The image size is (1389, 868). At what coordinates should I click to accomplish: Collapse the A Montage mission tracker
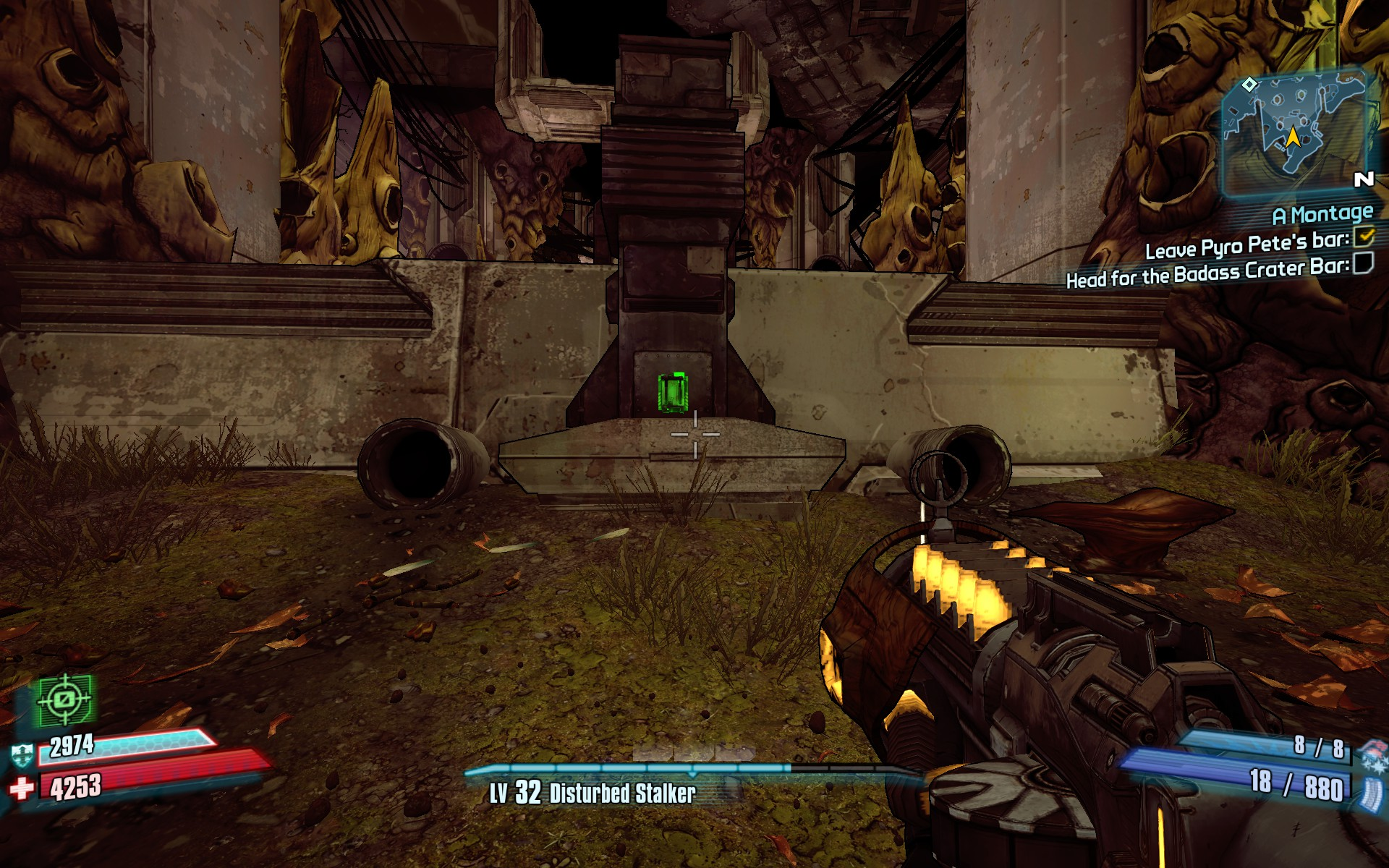tap(1324, 213)
